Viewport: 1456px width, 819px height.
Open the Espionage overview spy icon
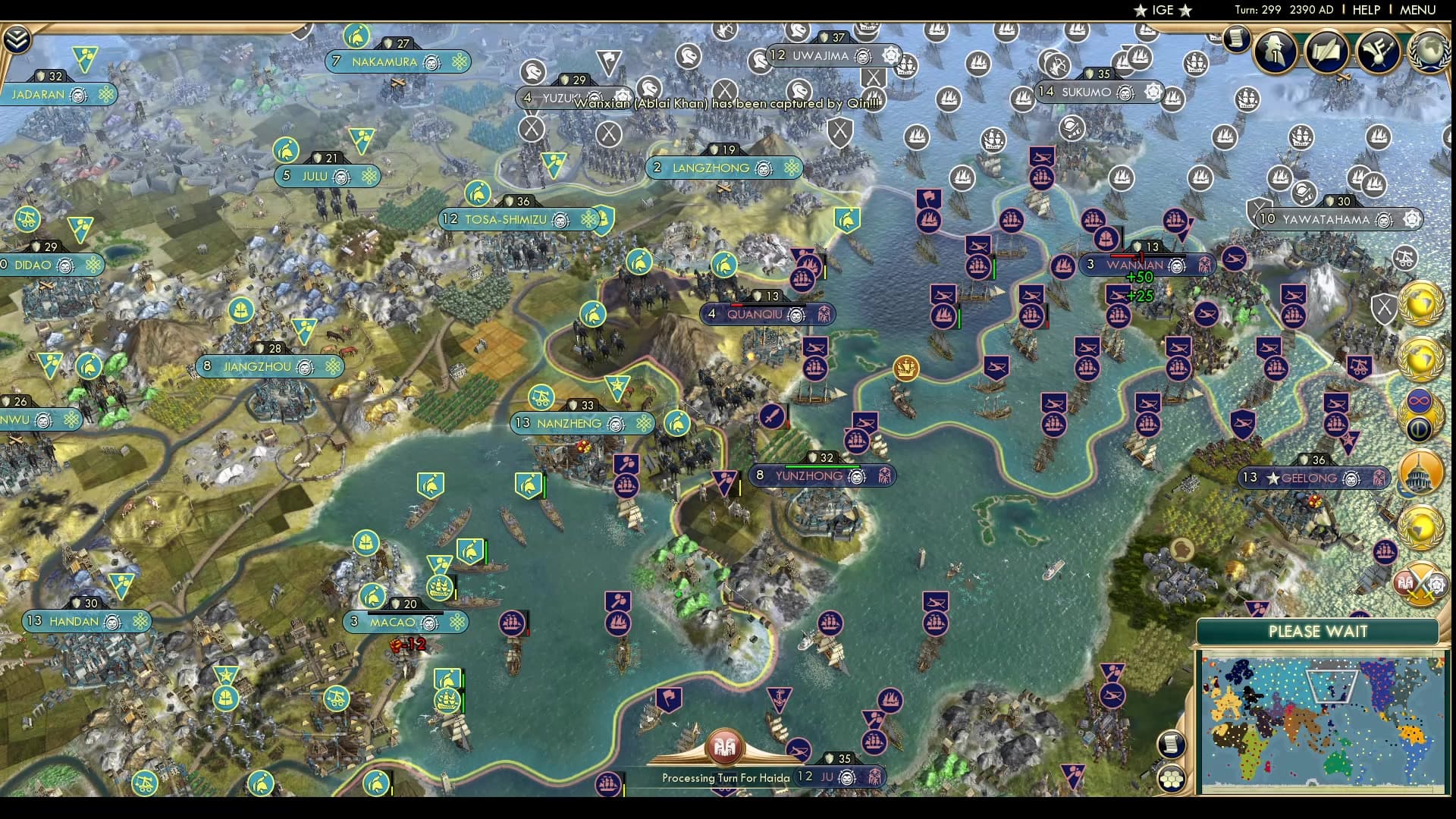1274,52
